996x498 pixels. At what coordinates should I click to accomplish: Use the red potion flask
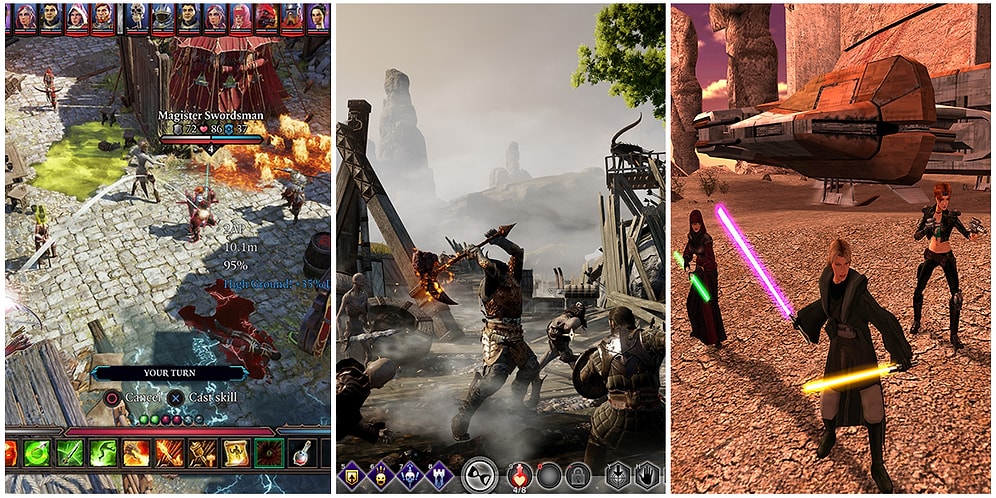[x=301, y=453]
